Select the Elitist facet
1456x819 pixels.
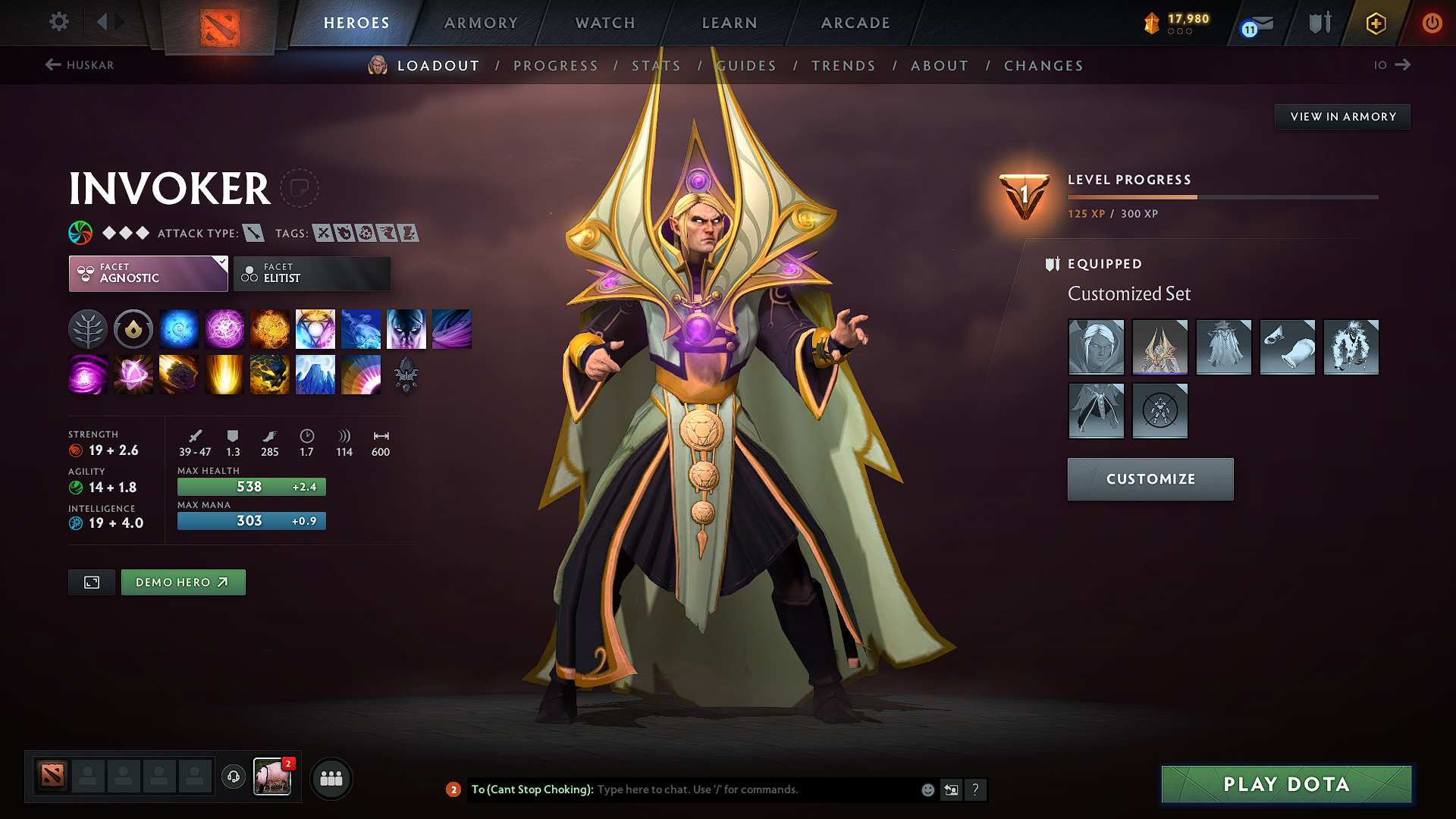[311, 273]
